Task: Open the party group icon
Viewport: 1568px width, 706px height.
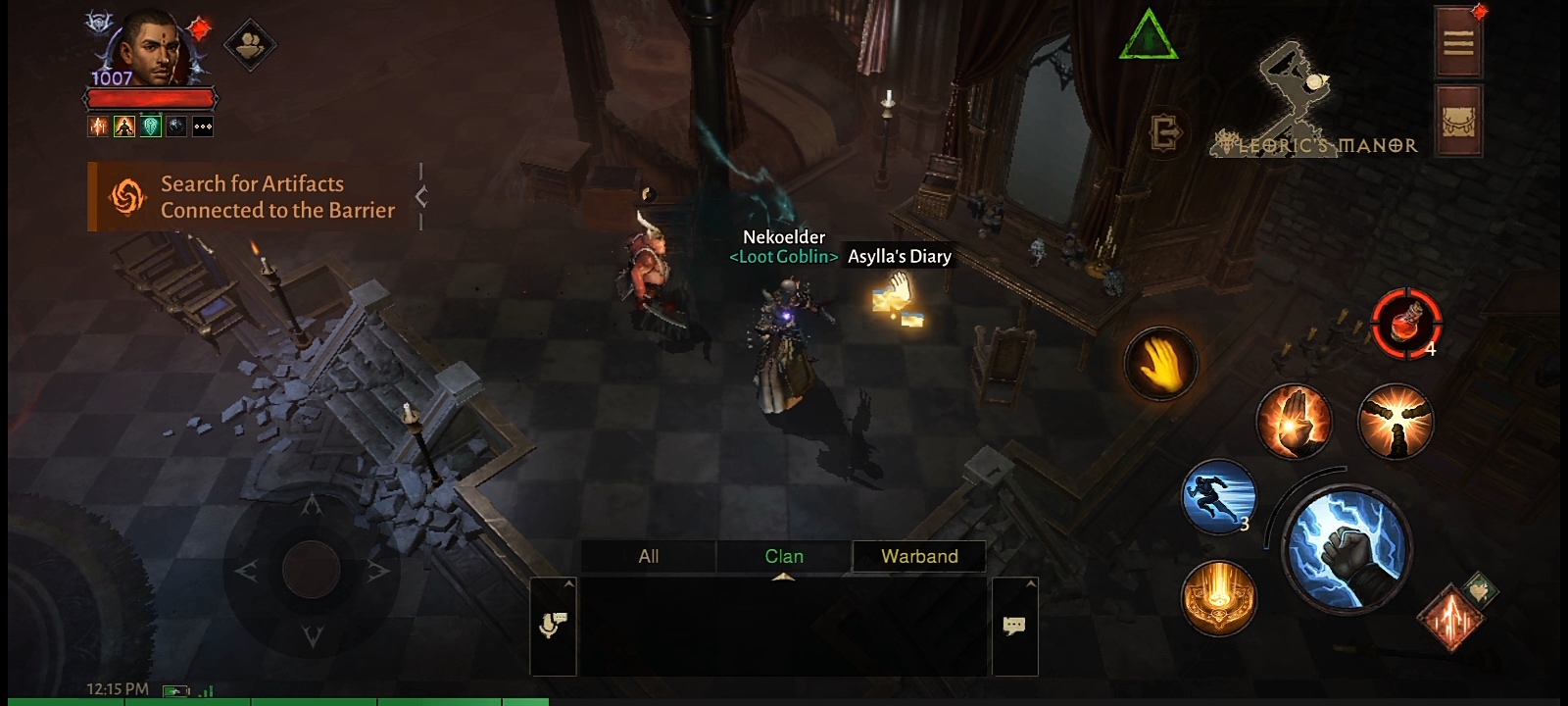Action: tap(249, 44)
